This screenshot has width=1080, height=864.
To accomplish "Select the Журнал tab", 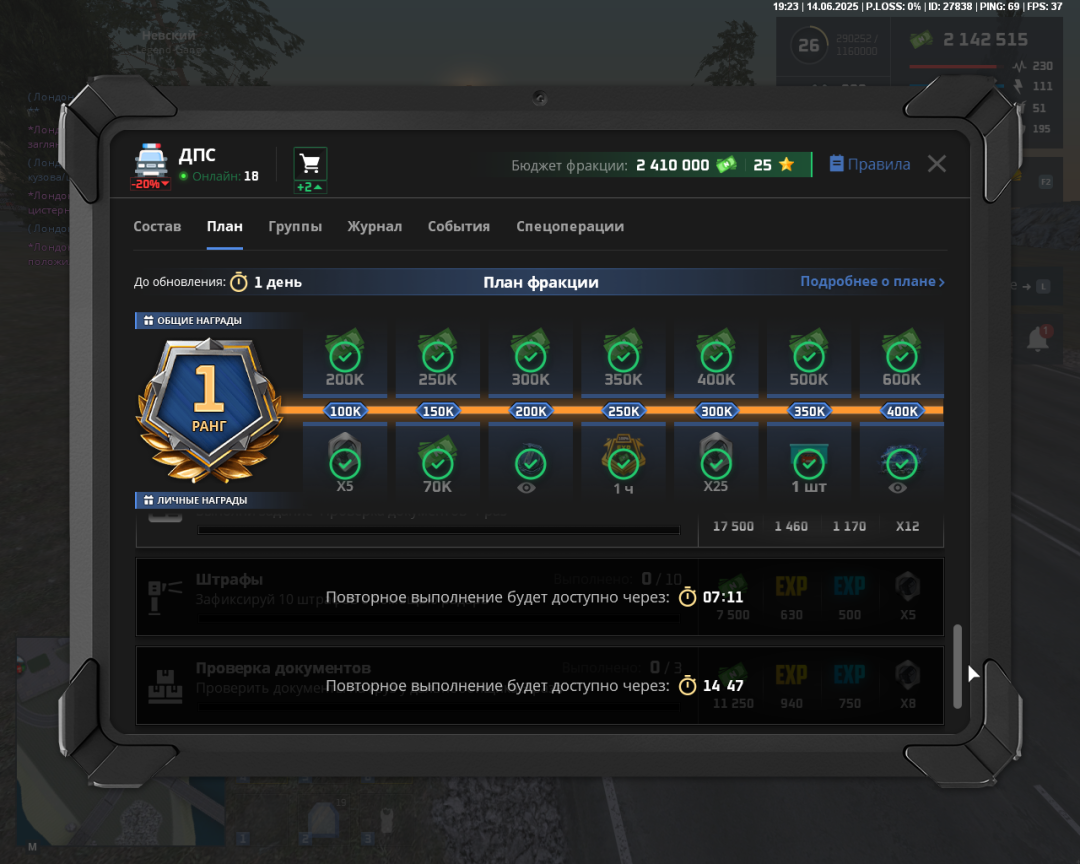I will click(374, 227).
